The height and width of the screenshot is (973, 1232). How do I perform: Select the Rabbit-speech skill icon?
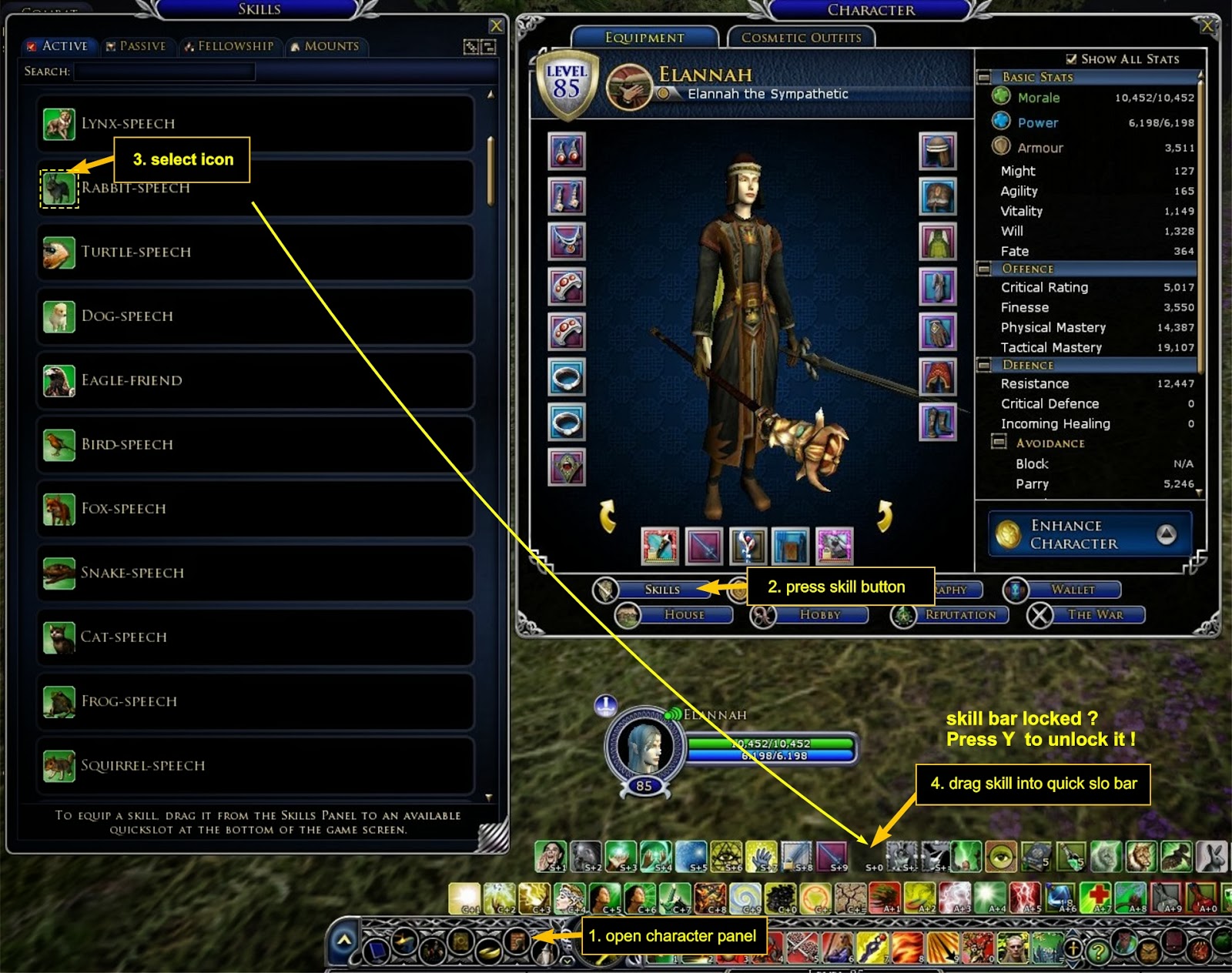[59, 187]
